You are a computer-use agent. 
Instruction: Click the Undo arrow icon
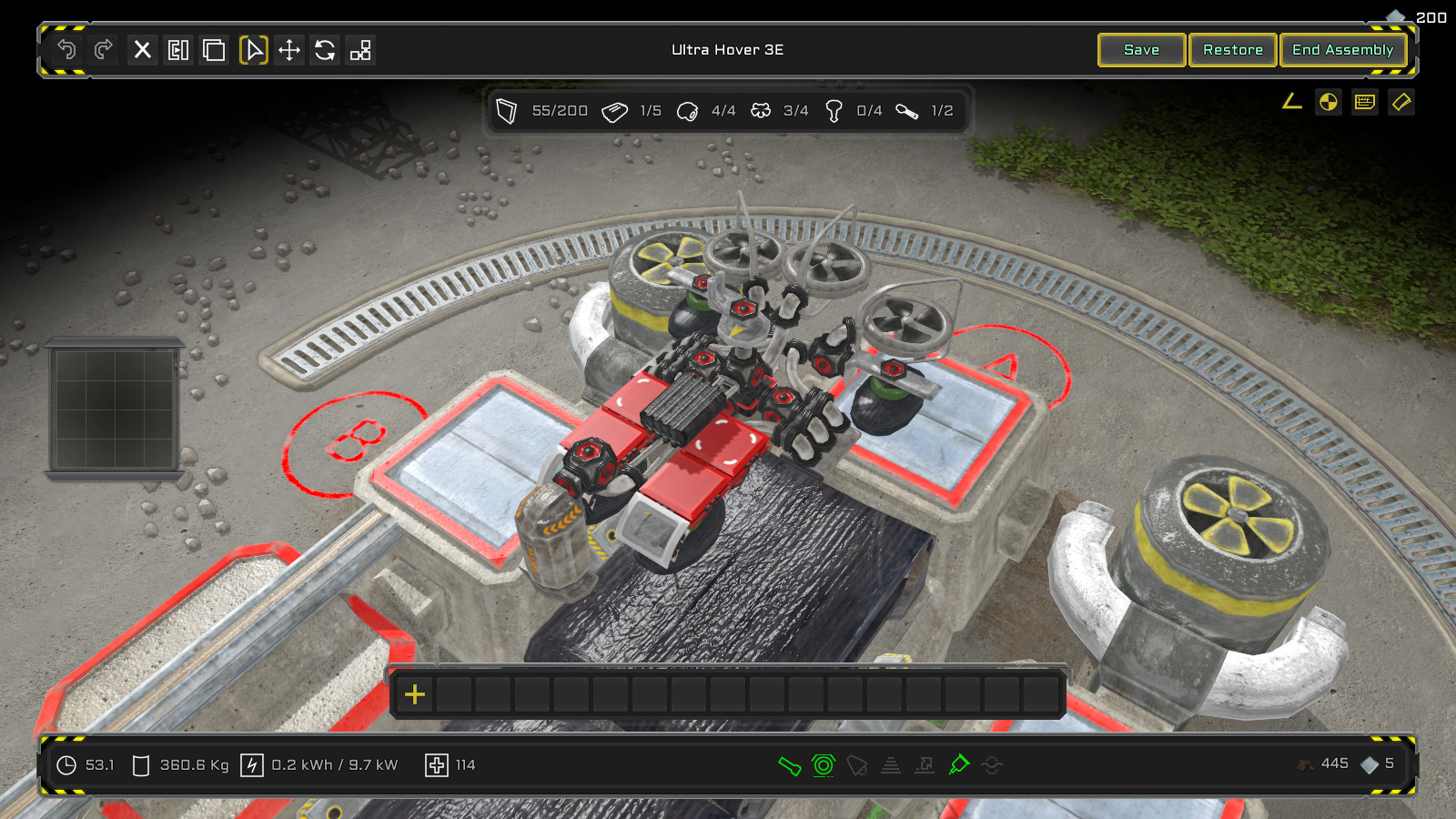tap(65, 50)
